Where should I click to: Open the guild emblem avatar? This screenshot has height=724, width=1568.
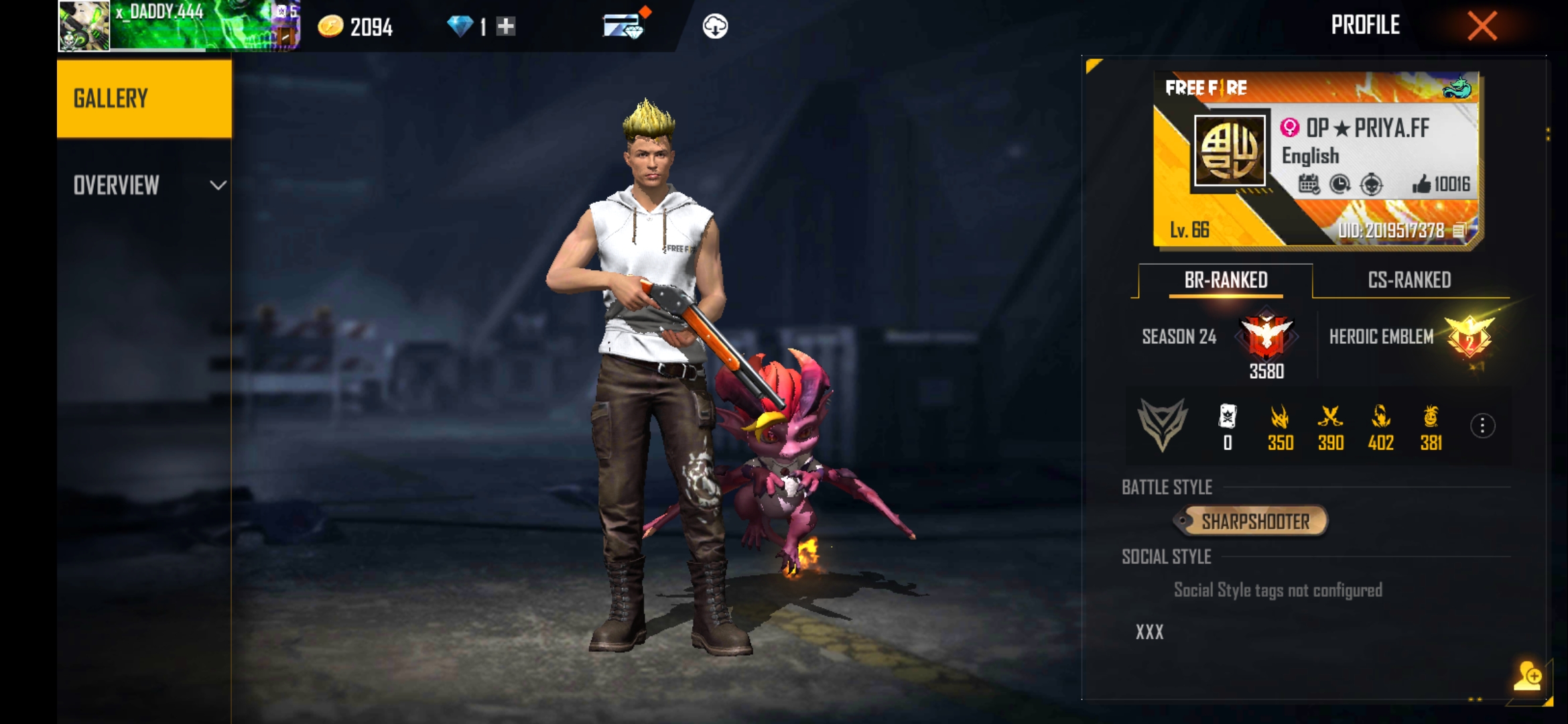click(x=1230, y=150)
